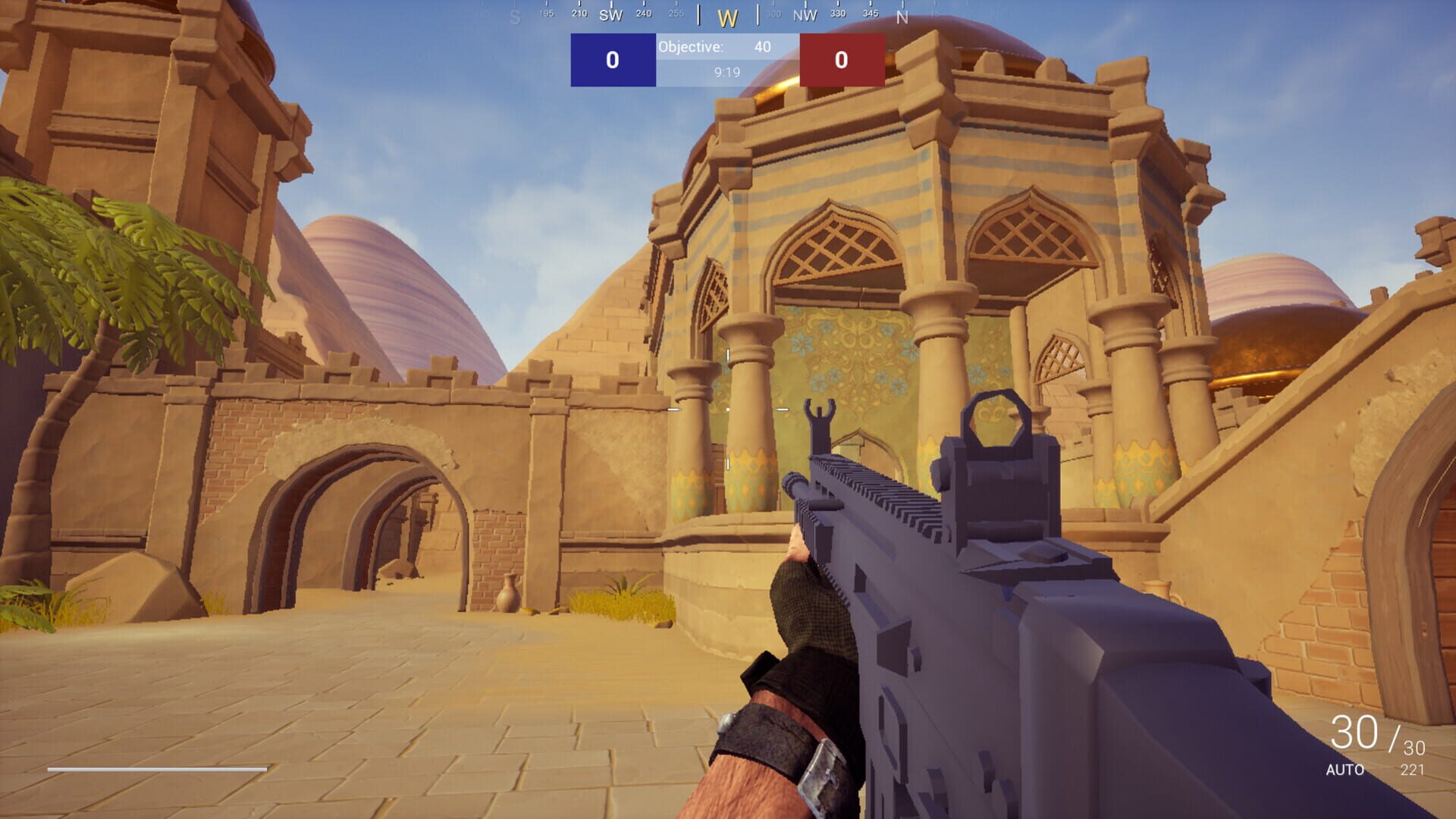
Task: Click the N marker at the compass edge
Action: (902, 14)
